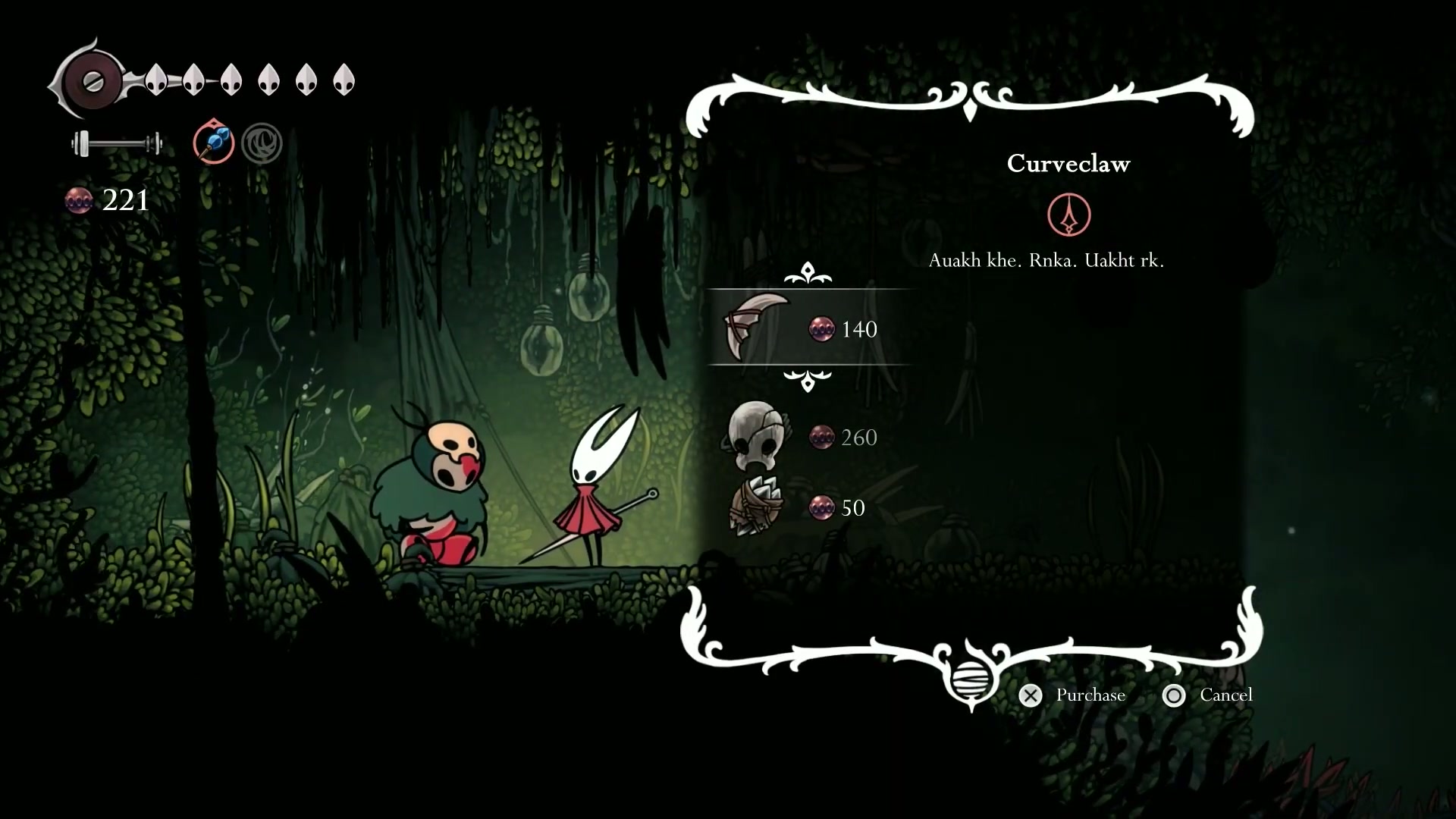Cancel out of the shop
Screen dimensions: 1456x819
pos(1207,695)
